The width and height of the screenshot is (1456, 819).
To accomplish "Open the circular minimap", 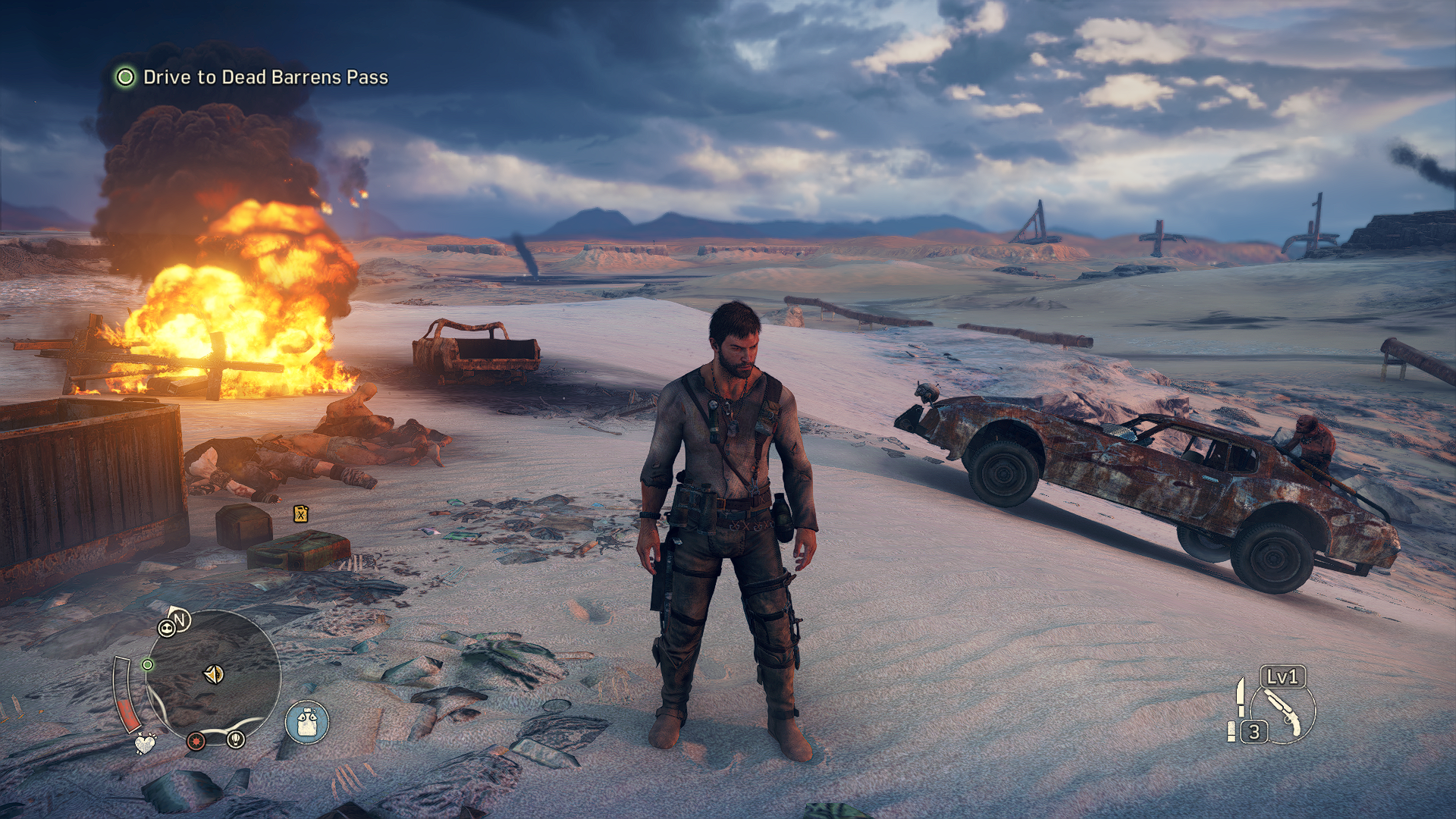I will click(213, 675).
